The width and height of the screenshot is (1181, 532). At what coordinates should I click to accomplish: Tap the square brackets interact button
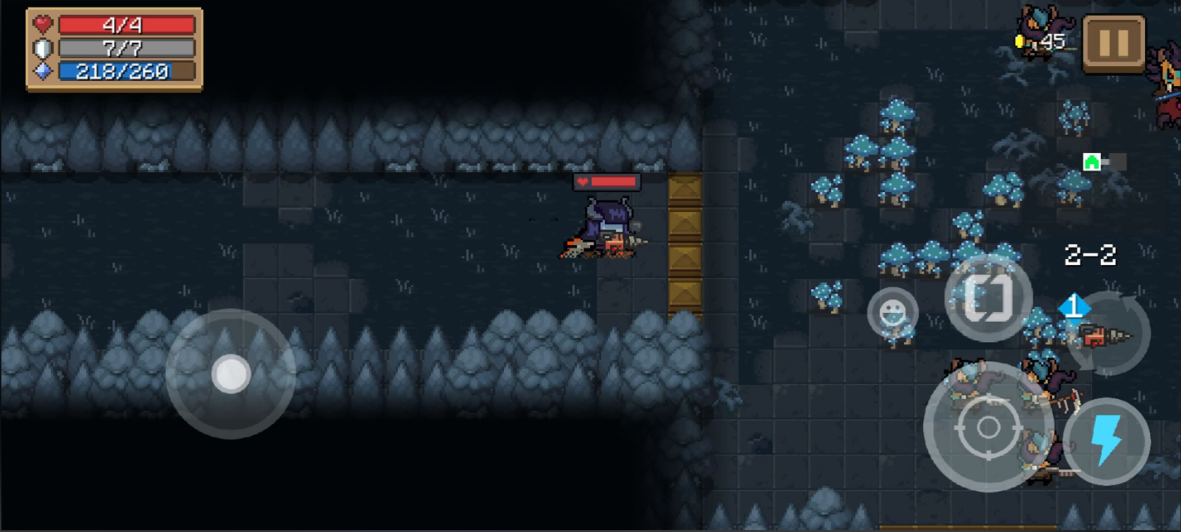pos(988,298)
